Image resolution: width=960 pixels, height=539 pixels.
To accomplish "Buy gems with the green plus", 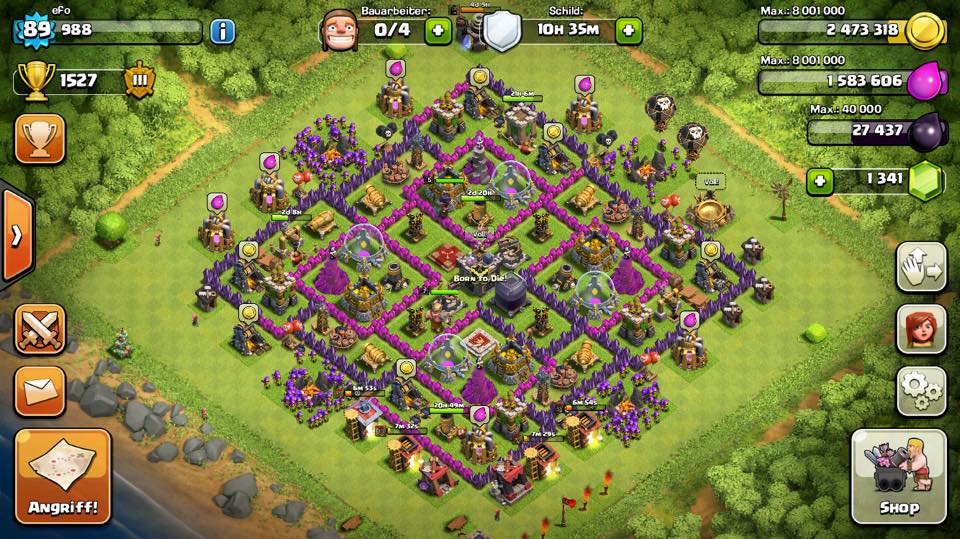I will pos(821,181).
